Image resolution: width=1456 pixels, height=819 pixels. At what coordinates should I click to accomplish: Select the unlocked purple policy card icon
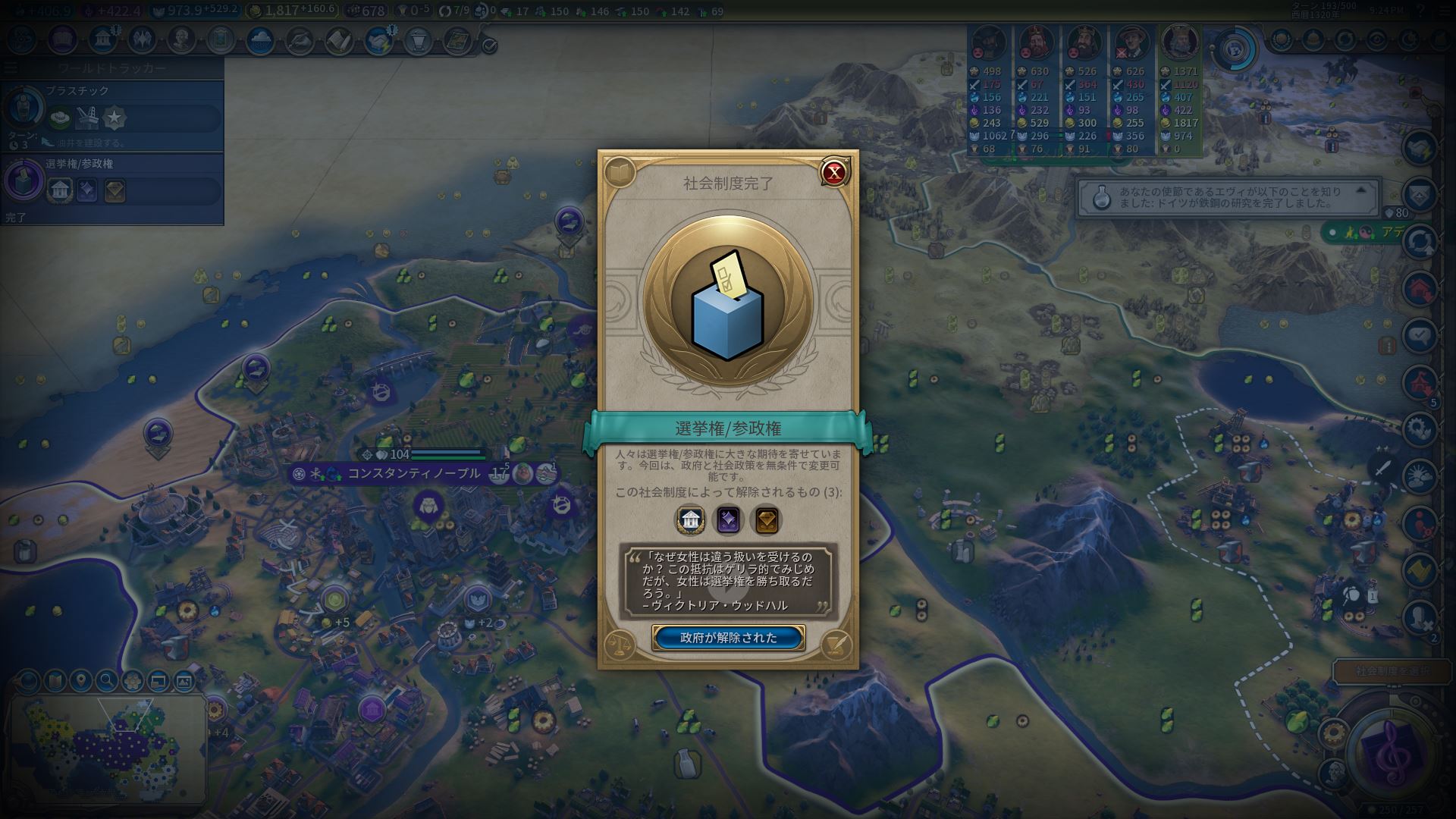(x=728, y=520)
